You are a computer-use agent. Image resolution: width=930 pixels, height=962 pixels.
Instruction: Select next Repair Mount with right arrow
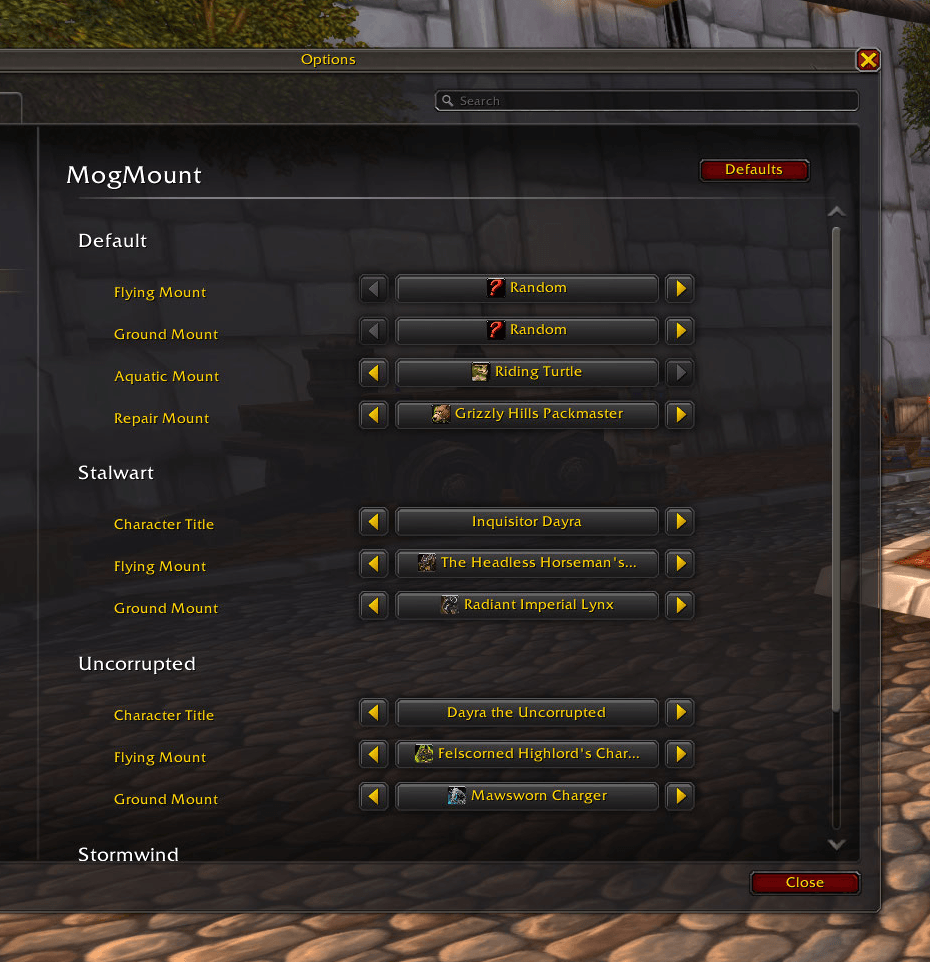tap(681, 415)
